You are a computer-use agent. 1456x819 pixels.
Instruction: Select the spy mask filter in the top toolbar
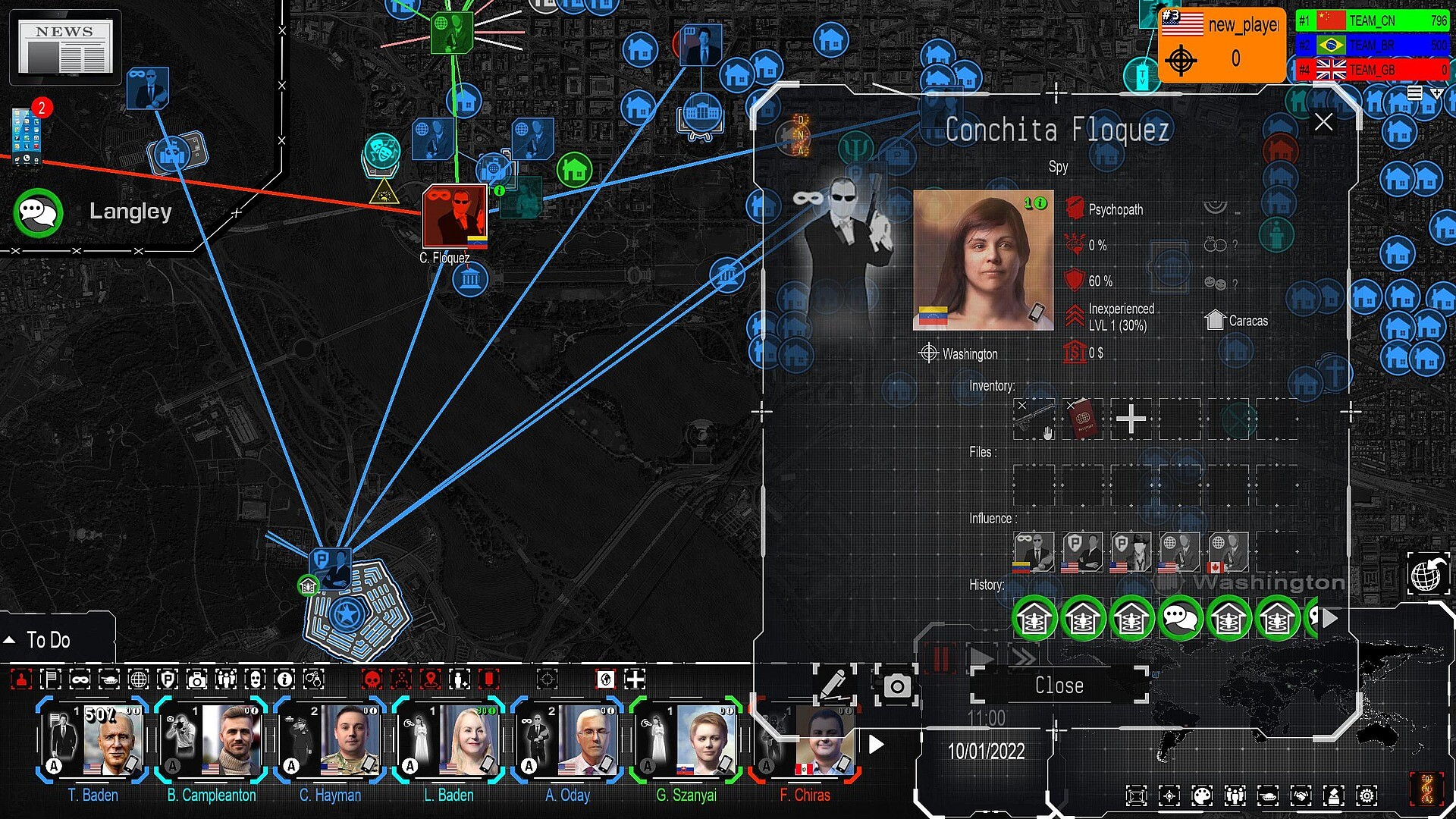(80, 680)
